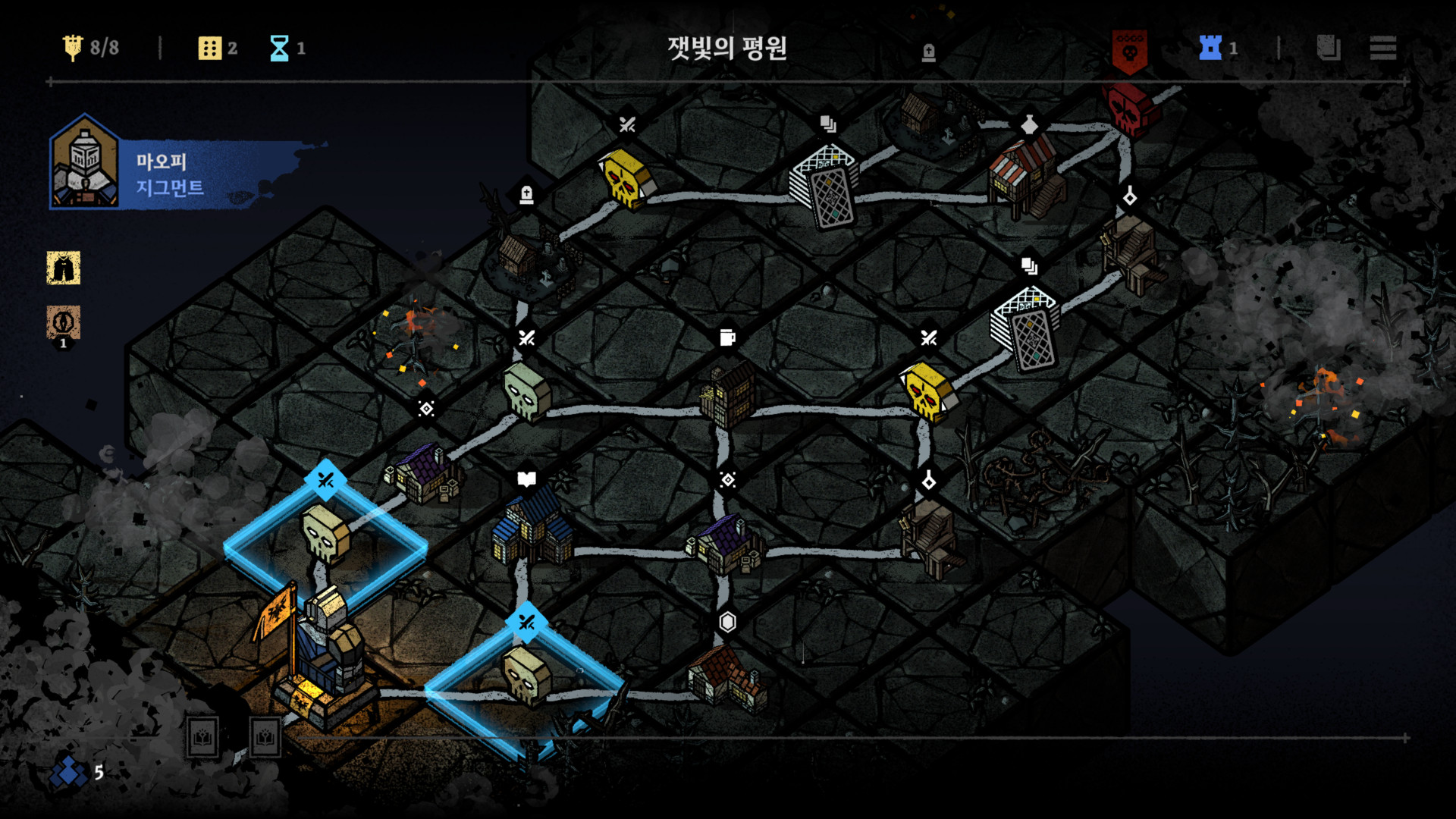The height and width of the screenshot is (819, 1456).
Task: Click the red skull boss banner
Action: [1129, 51]
